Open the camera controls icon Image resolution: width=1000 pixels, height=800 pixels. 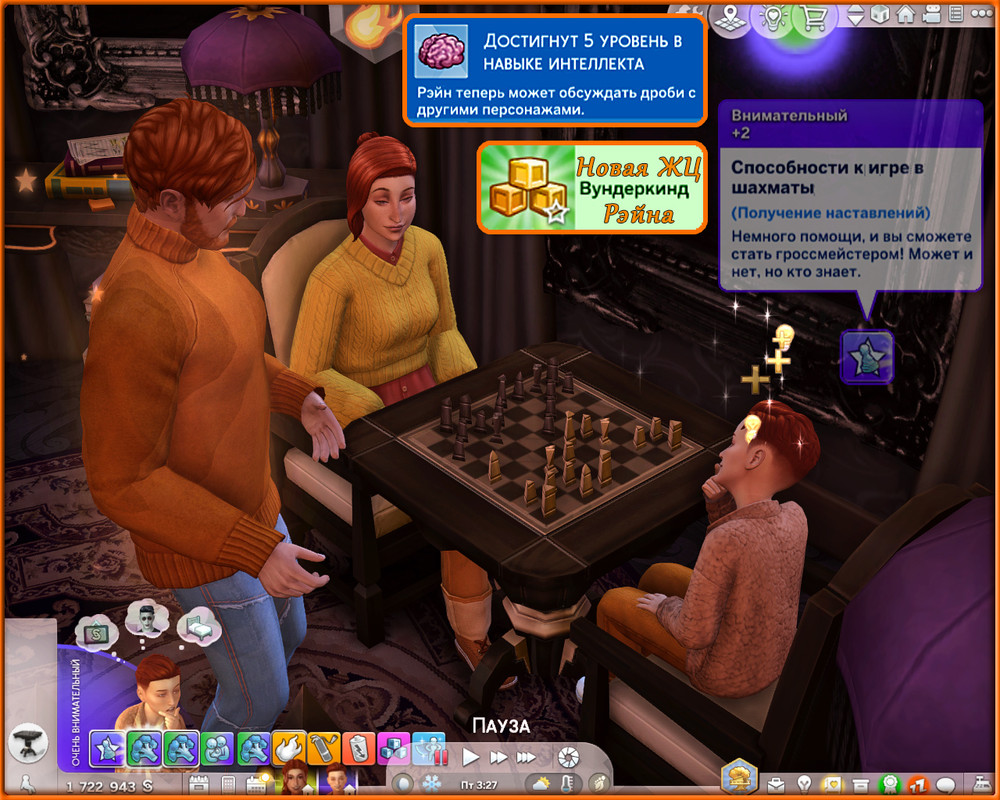[x=932, y=16]
